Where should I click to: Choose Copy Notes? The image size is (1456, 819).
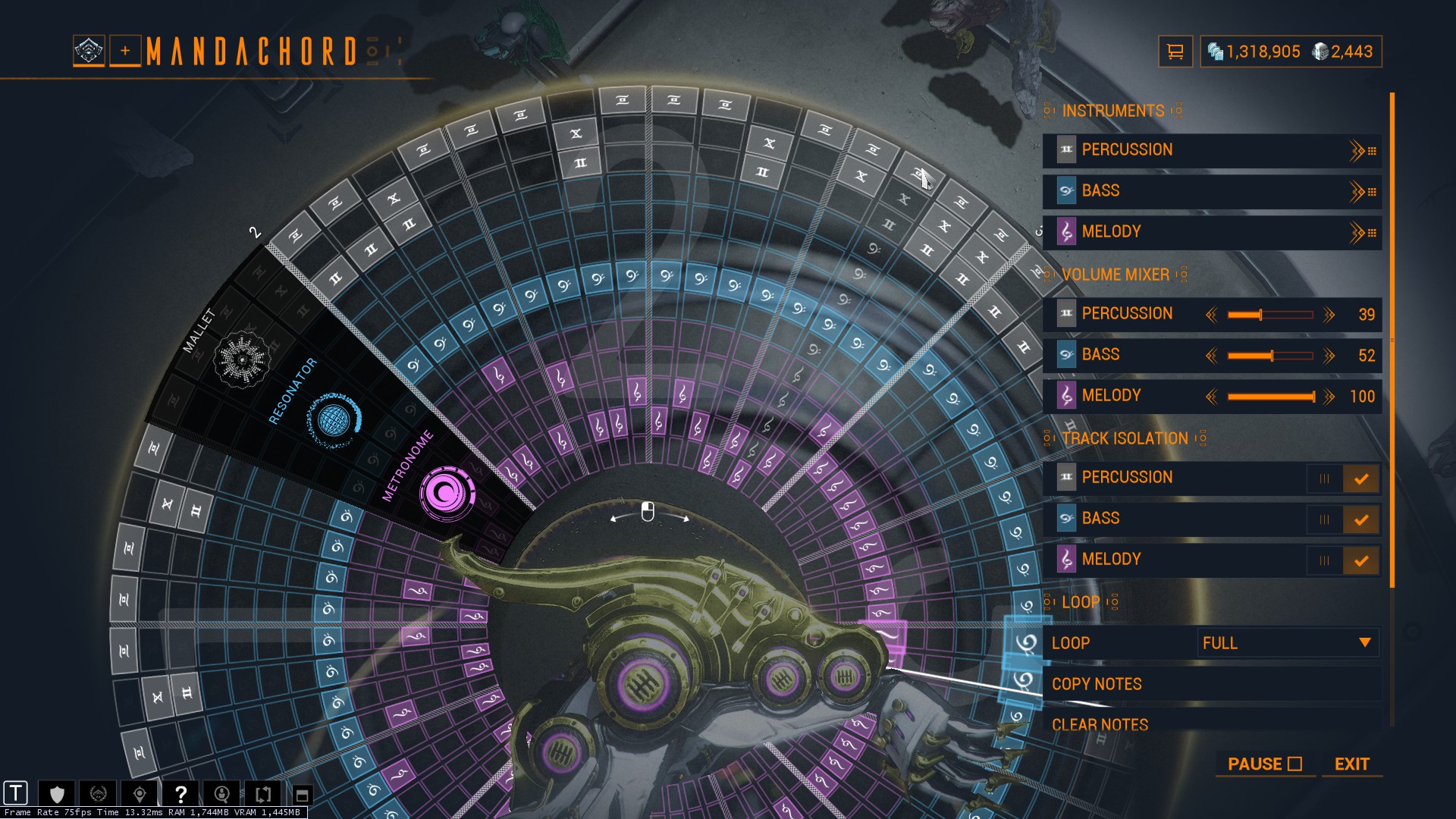pos(1097,684)
